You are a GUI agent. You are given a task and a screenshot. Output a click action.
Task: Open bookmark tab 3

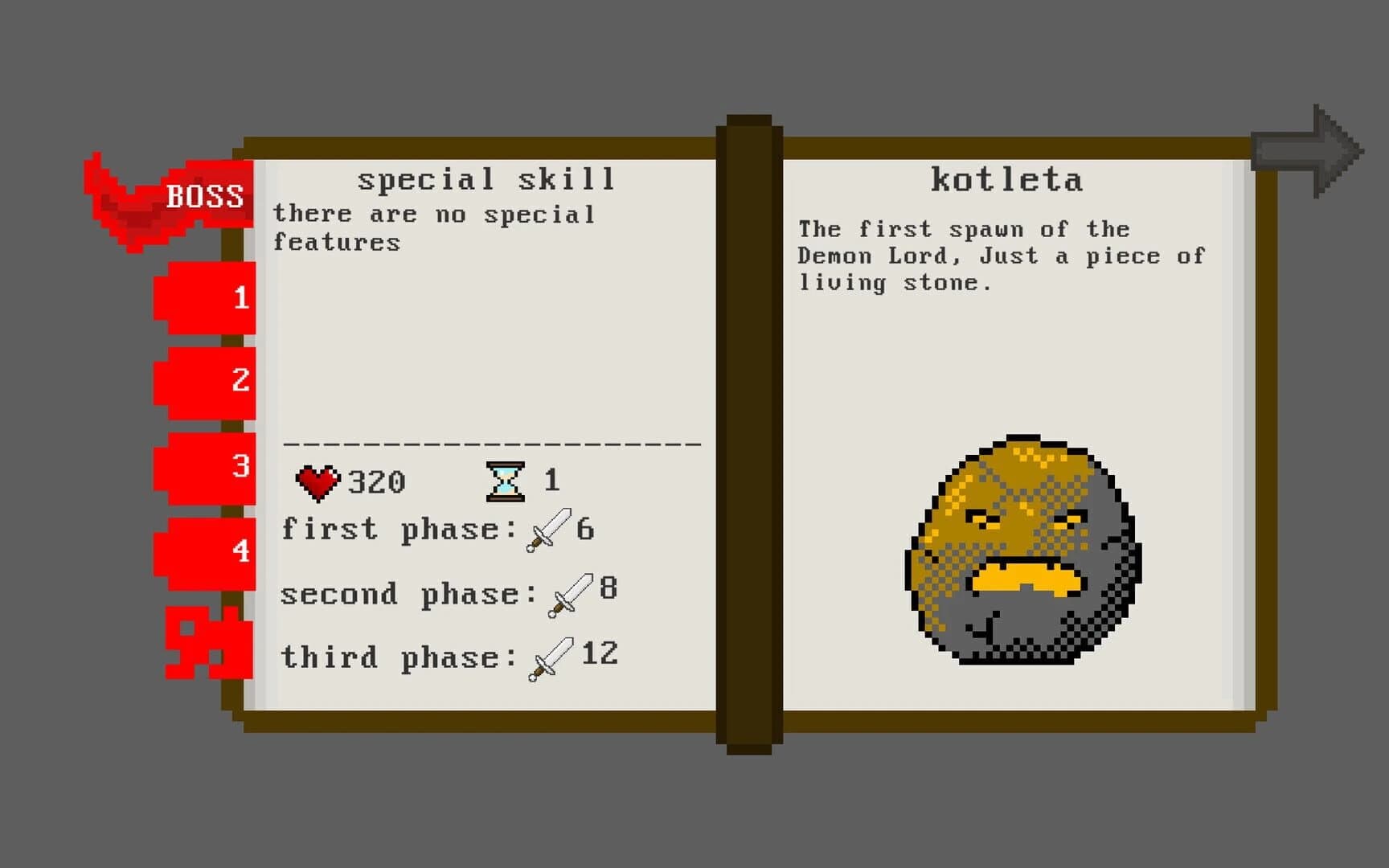[x=205, y=466]
